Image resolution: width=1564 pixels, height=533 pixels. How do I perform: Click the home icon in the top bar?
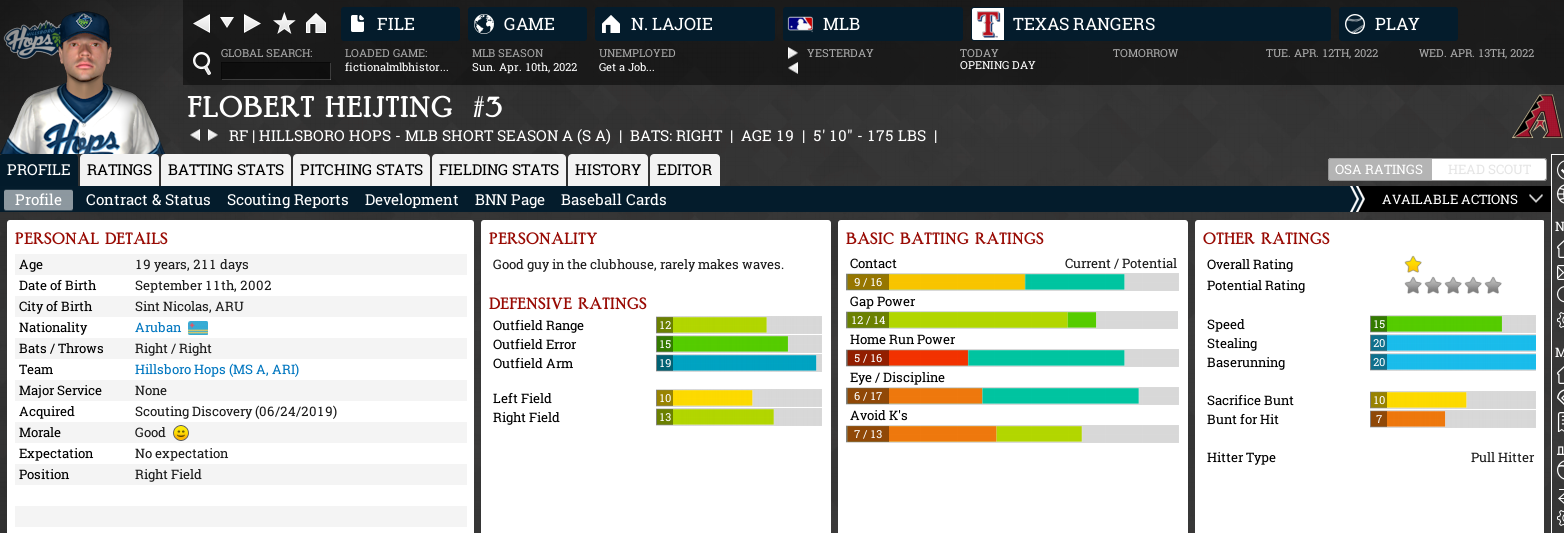(x=316, y=24)
